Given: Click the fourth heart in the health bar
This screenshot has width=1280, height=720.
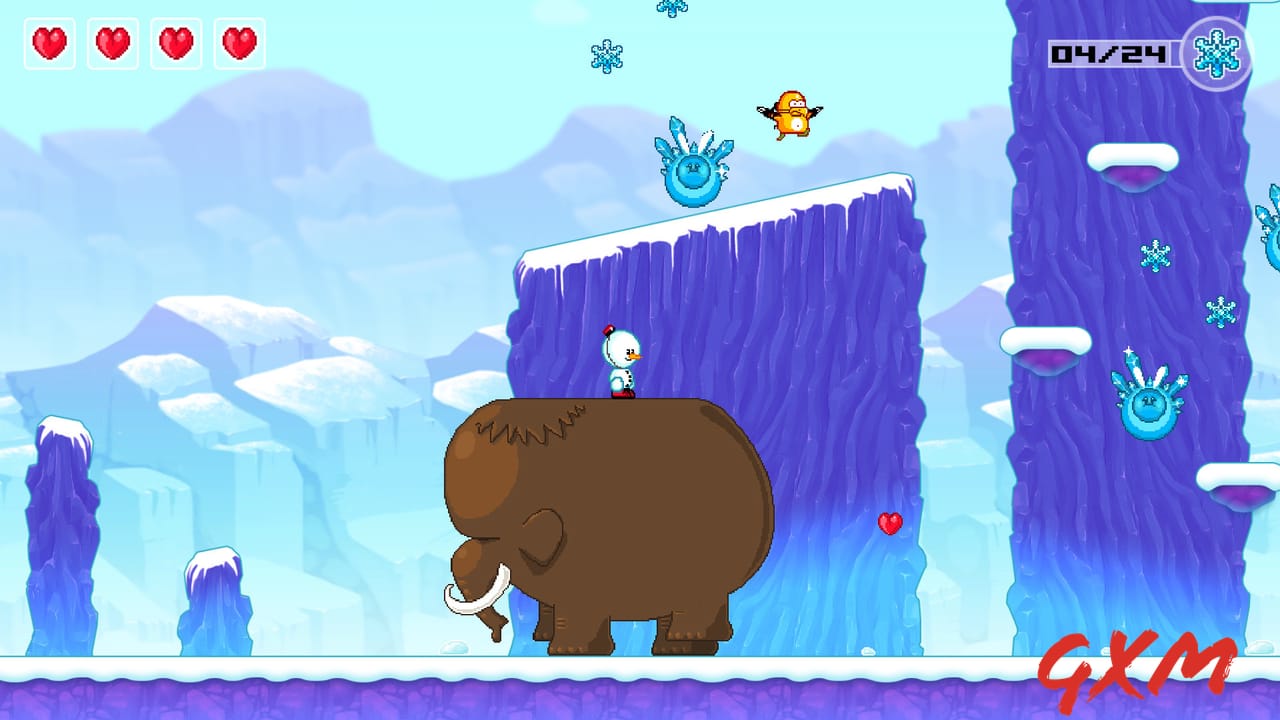Looking at the screenshot, I should (238, 44).
